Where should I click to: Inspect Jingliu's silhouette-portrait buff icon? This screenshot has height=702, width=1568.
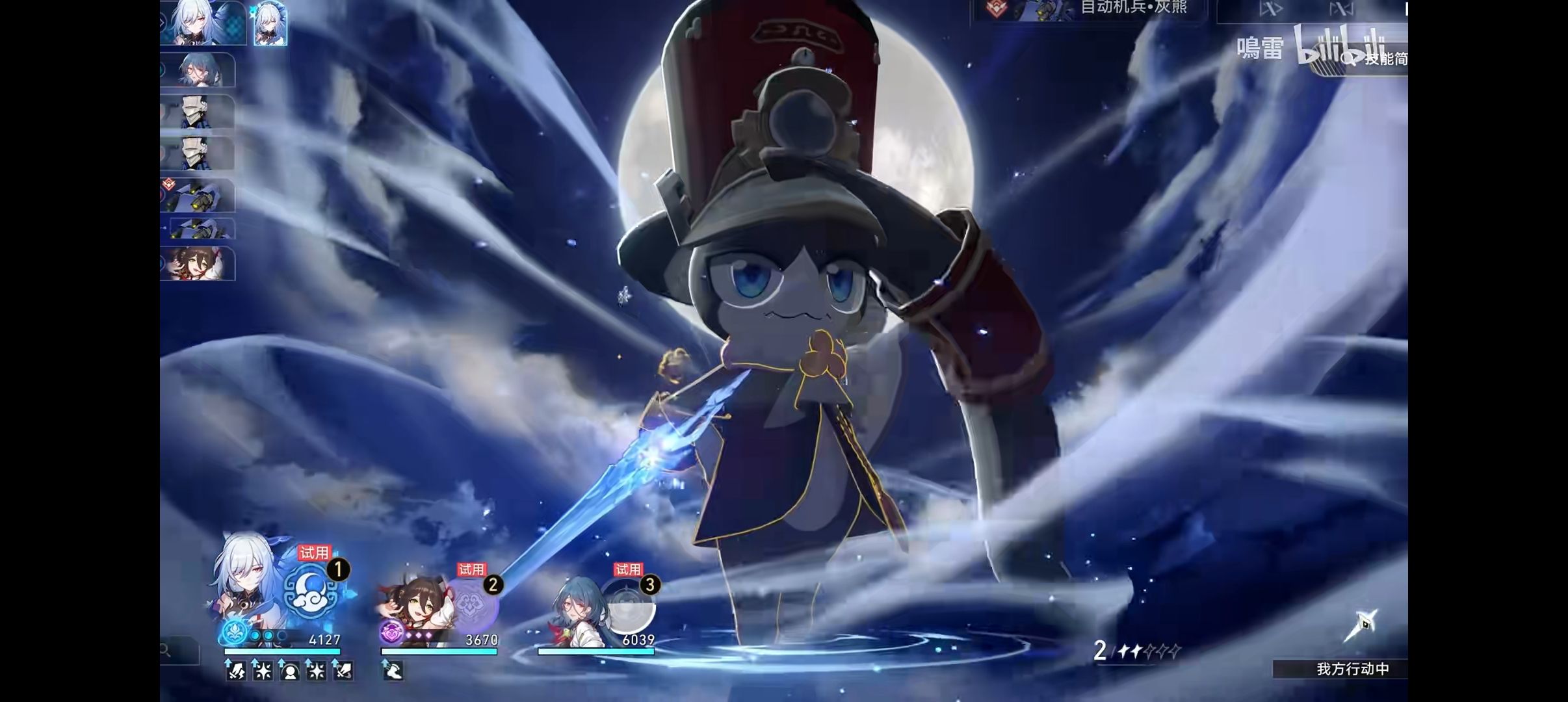point(289,671)
